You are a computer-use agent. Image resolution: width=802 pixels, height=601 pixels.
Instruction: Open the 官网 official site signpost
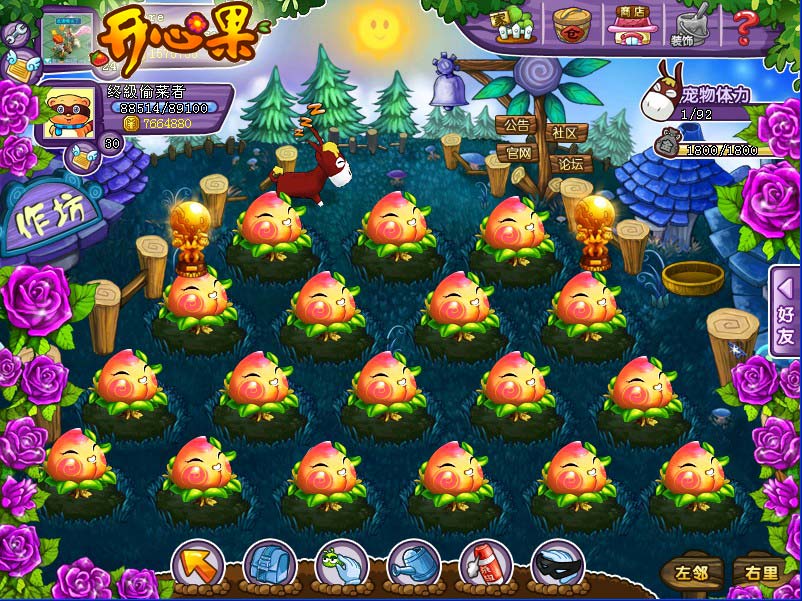[518, 153]
